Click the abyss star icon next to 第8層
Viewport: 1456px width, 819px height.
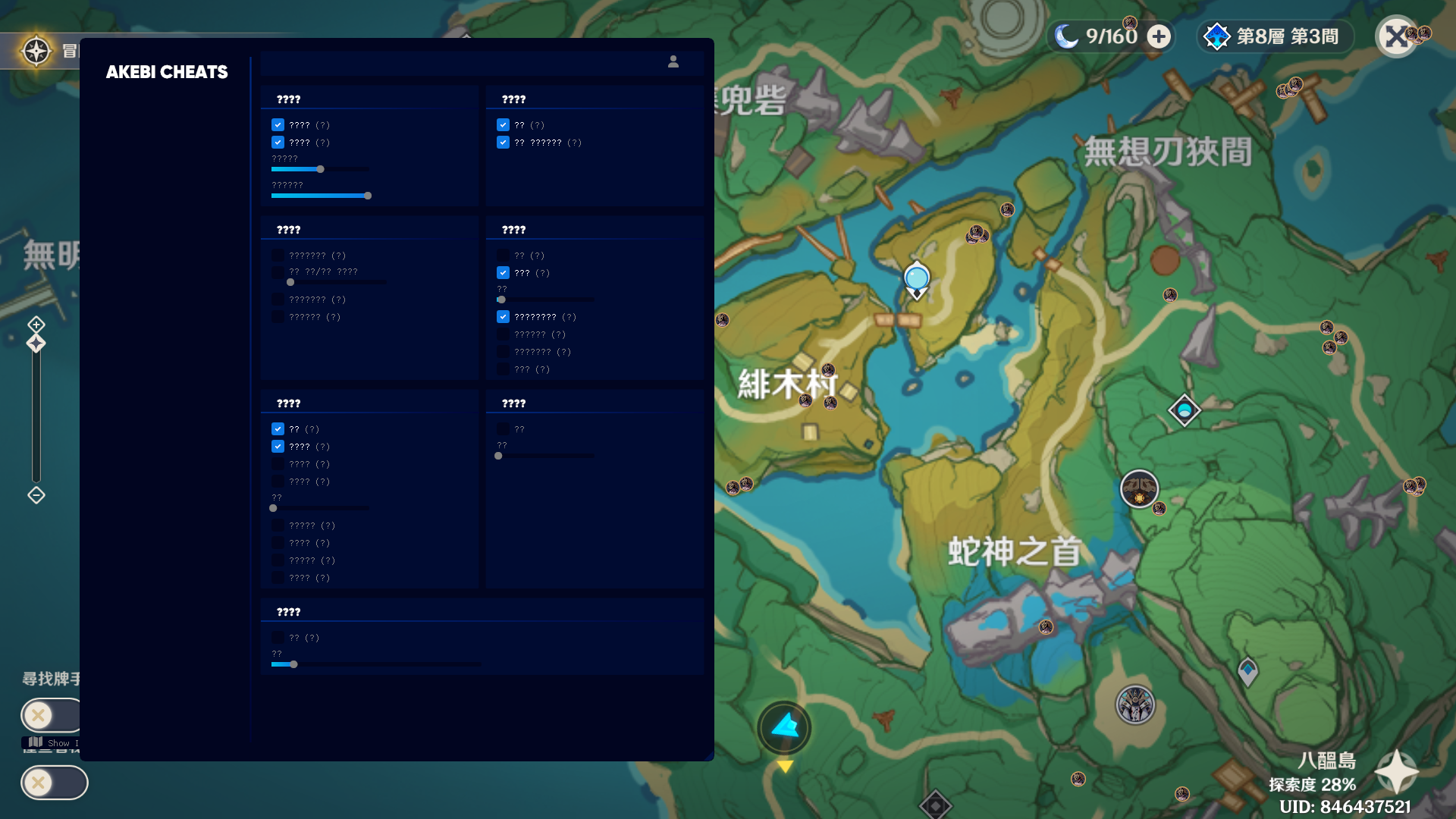[x=1218, y=36]
